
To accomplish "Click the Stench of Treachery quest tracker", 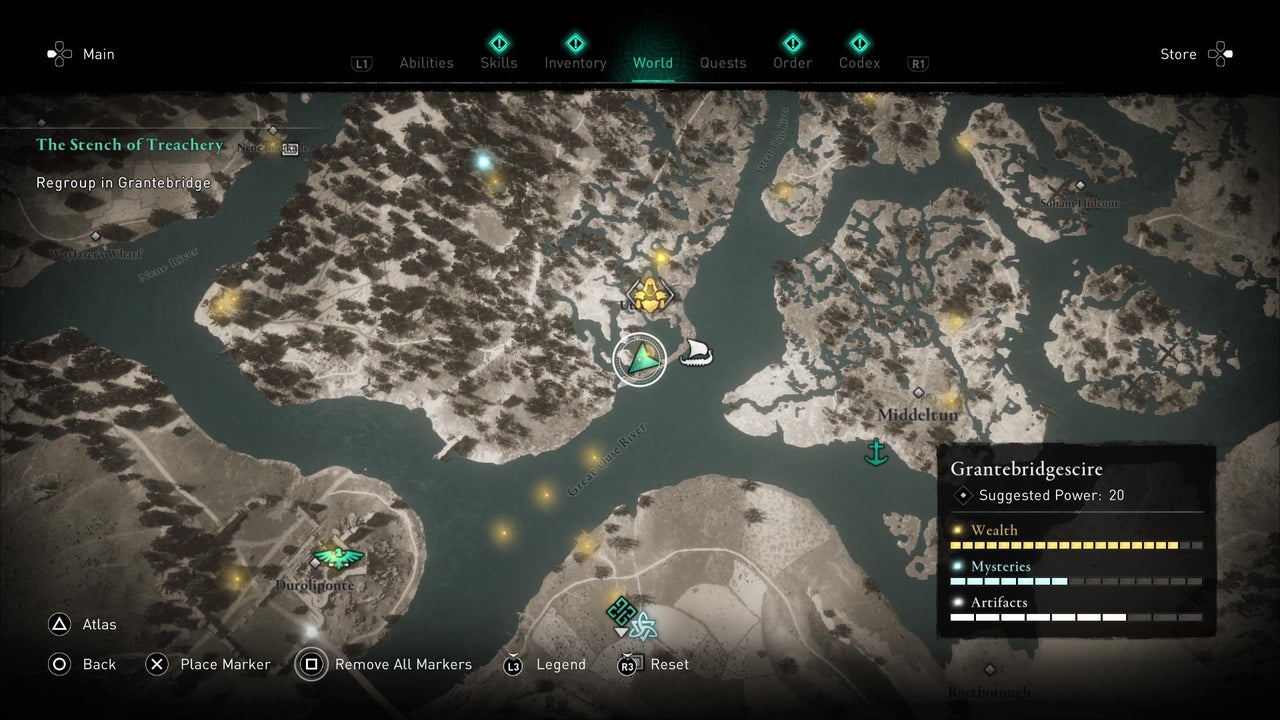I will [x=130, y=145].
